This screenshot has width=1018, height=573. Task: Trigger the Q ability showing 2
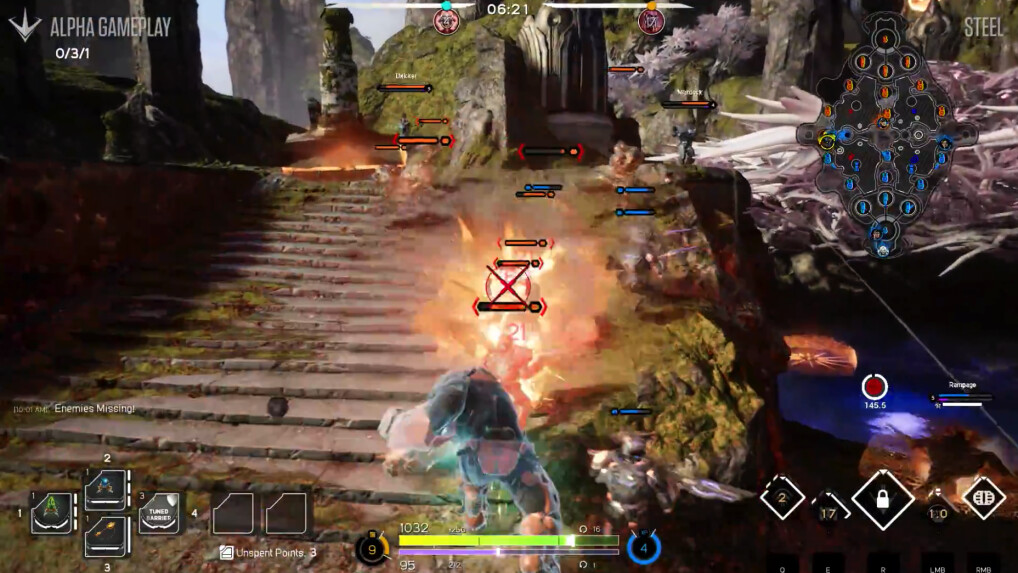[x=782, y=498]
